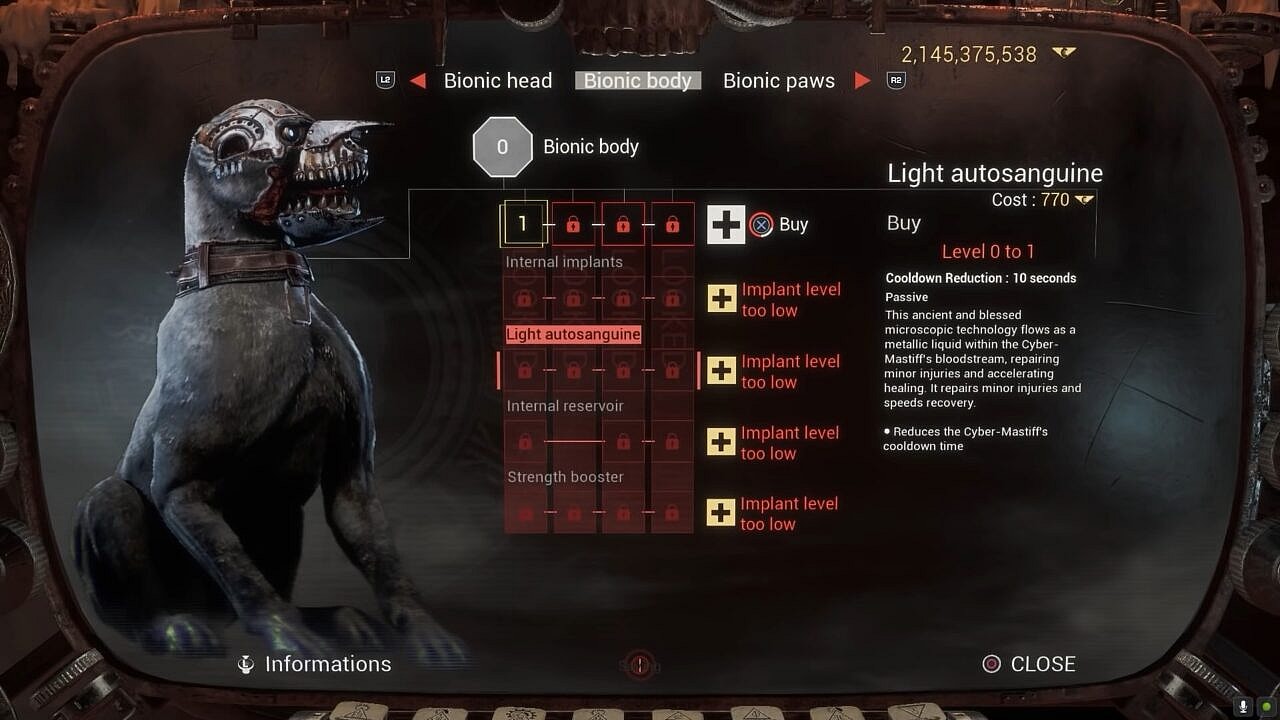1280x720 pixels.
Task: Select the Bionic body tab
Action: (x=638, y=81)
